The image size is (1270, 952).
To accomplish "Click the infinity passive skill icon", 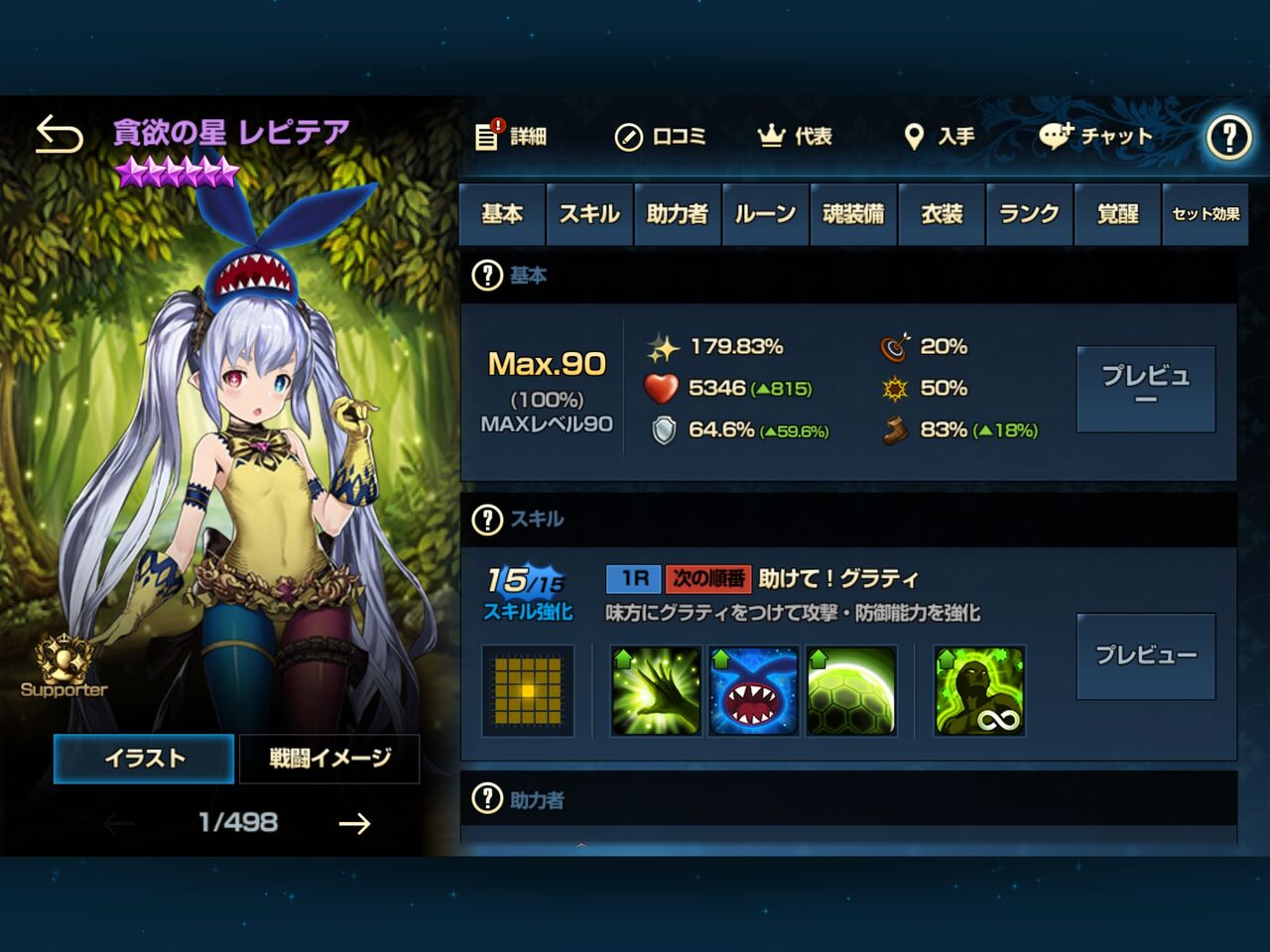I will pos(978,690).
